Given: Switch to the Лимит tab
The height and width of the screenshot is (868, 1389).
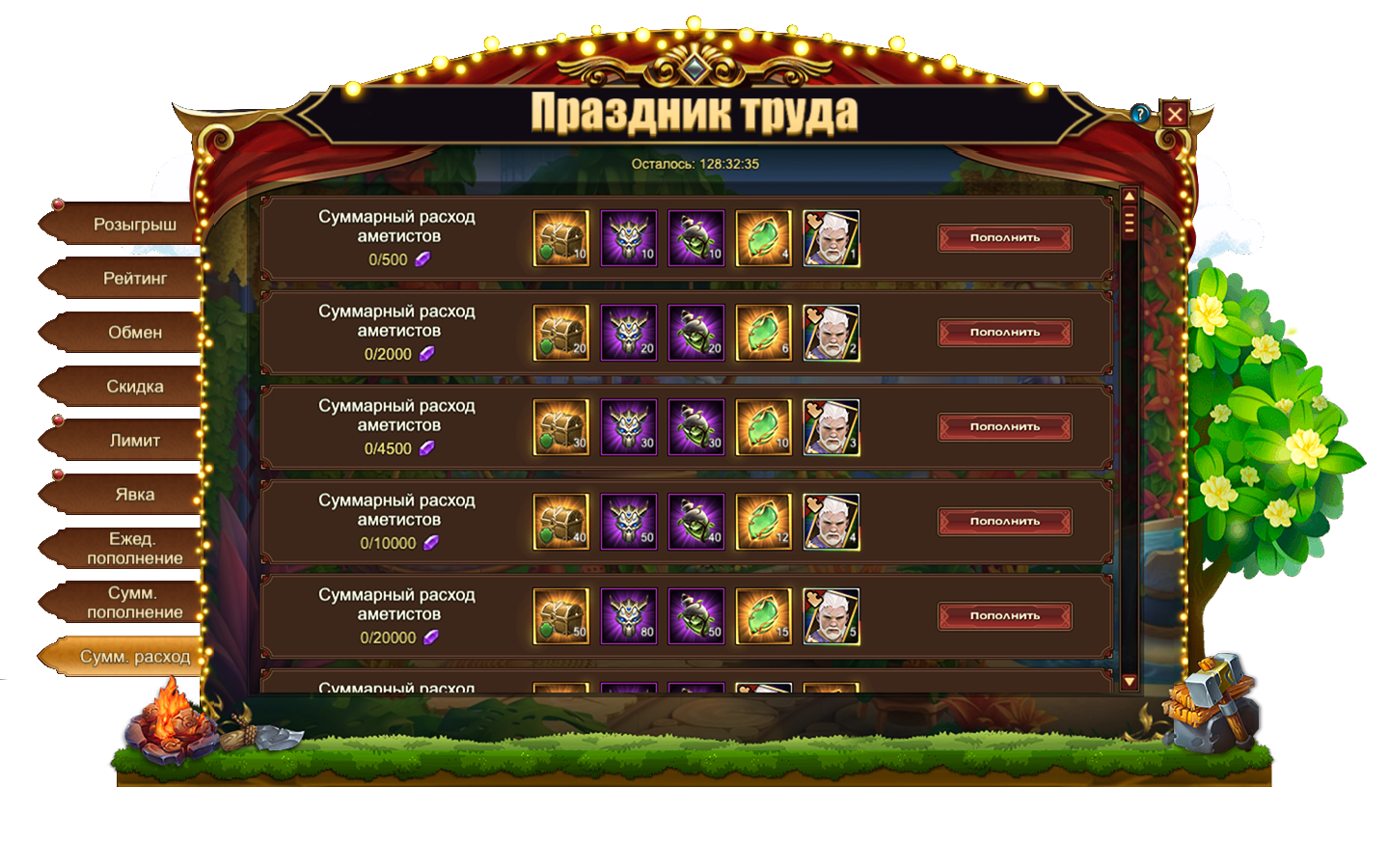Looking at the screenshot, I should point(134,441).
